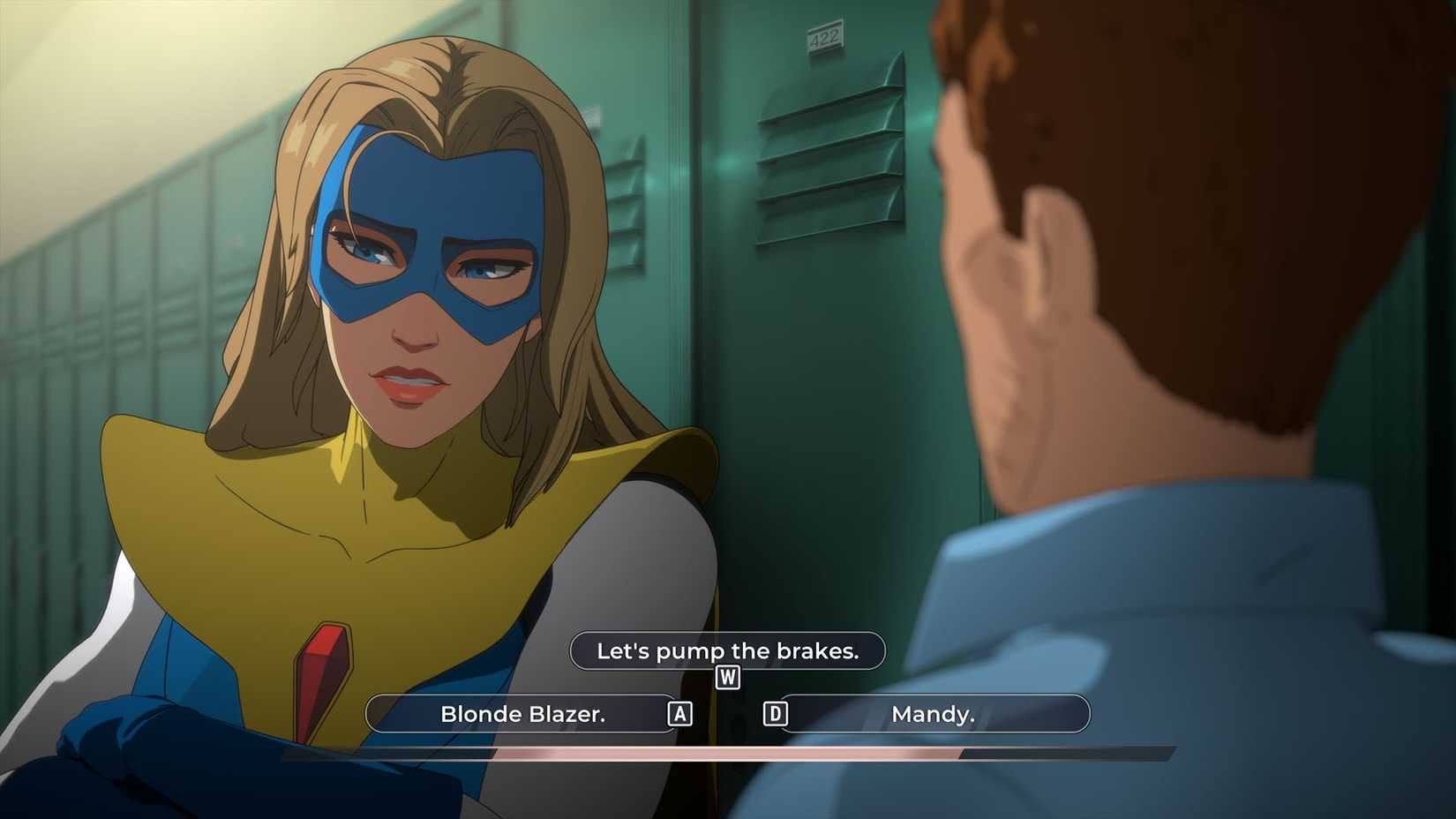Viewport: 1456px width, 819px height.
Task: Choose the 'Let's pump the brakes.' response
Action: pyautogui.click(x=727, y=650)
